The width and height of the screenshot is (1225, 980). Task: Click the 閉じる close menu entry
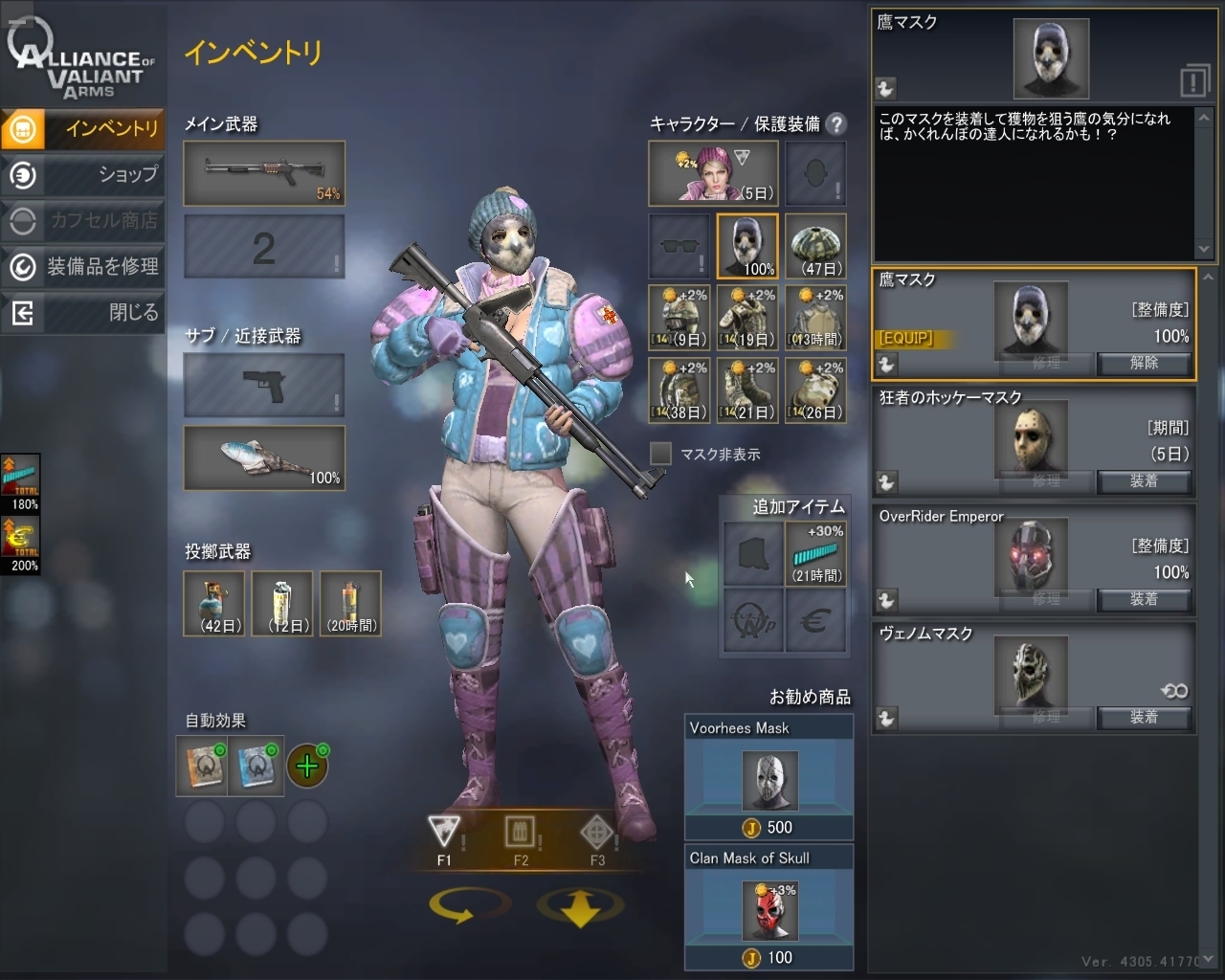point(83,312)
